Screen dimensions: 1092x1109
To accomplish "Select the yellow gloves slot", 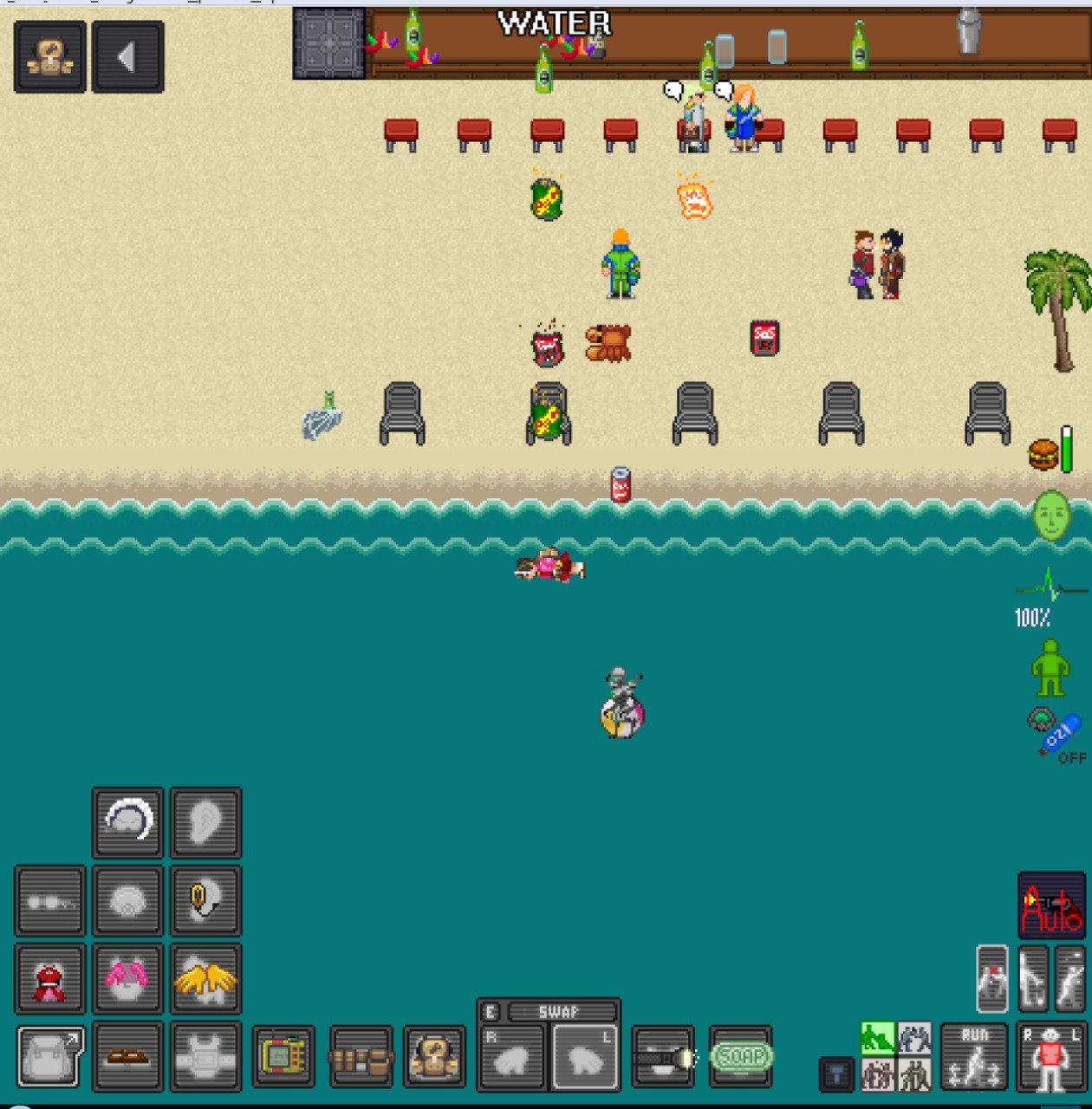I will (205, 978).
